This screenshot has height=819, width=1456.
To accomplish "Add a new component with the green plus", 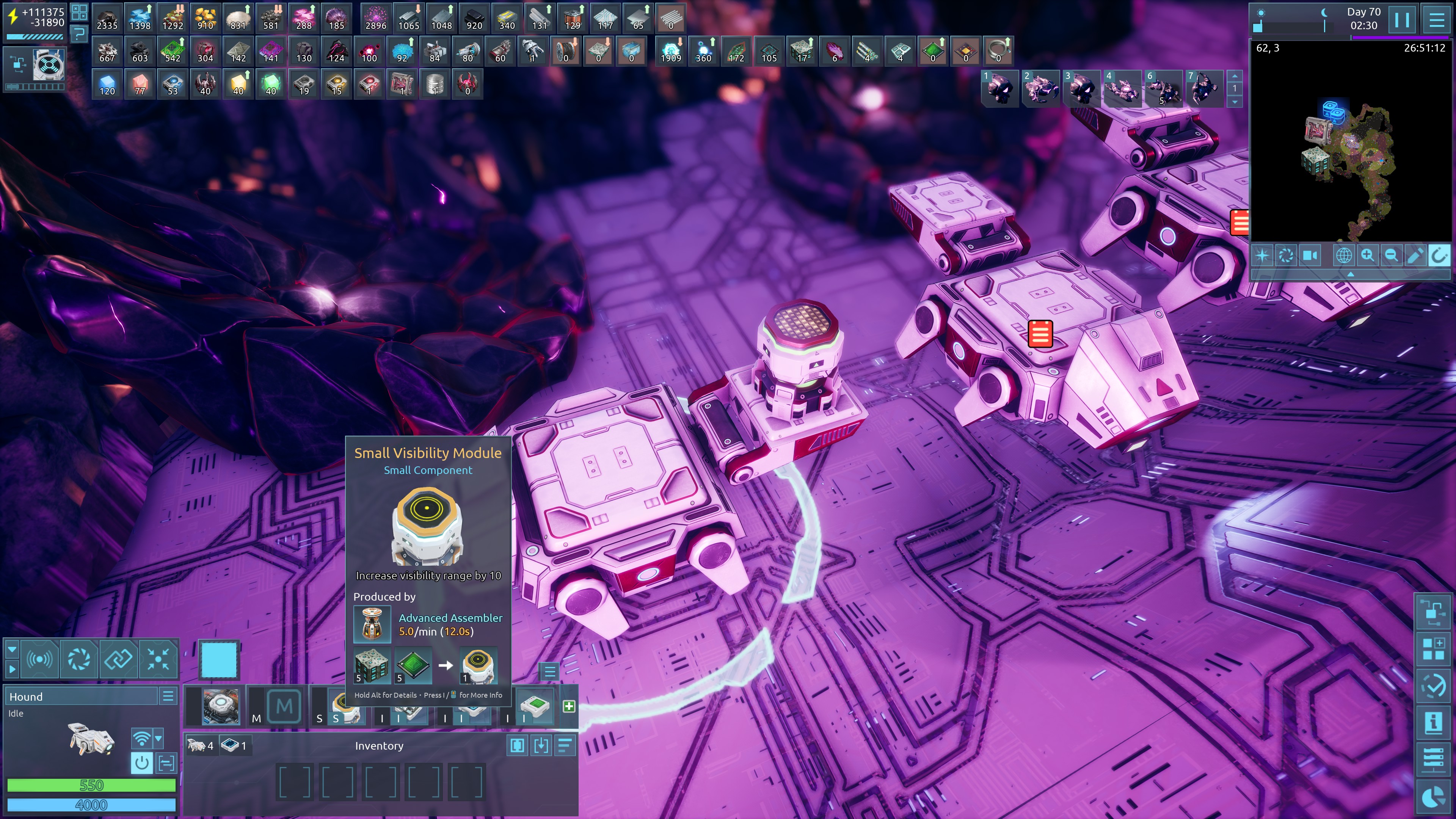I will click(569, 706).
